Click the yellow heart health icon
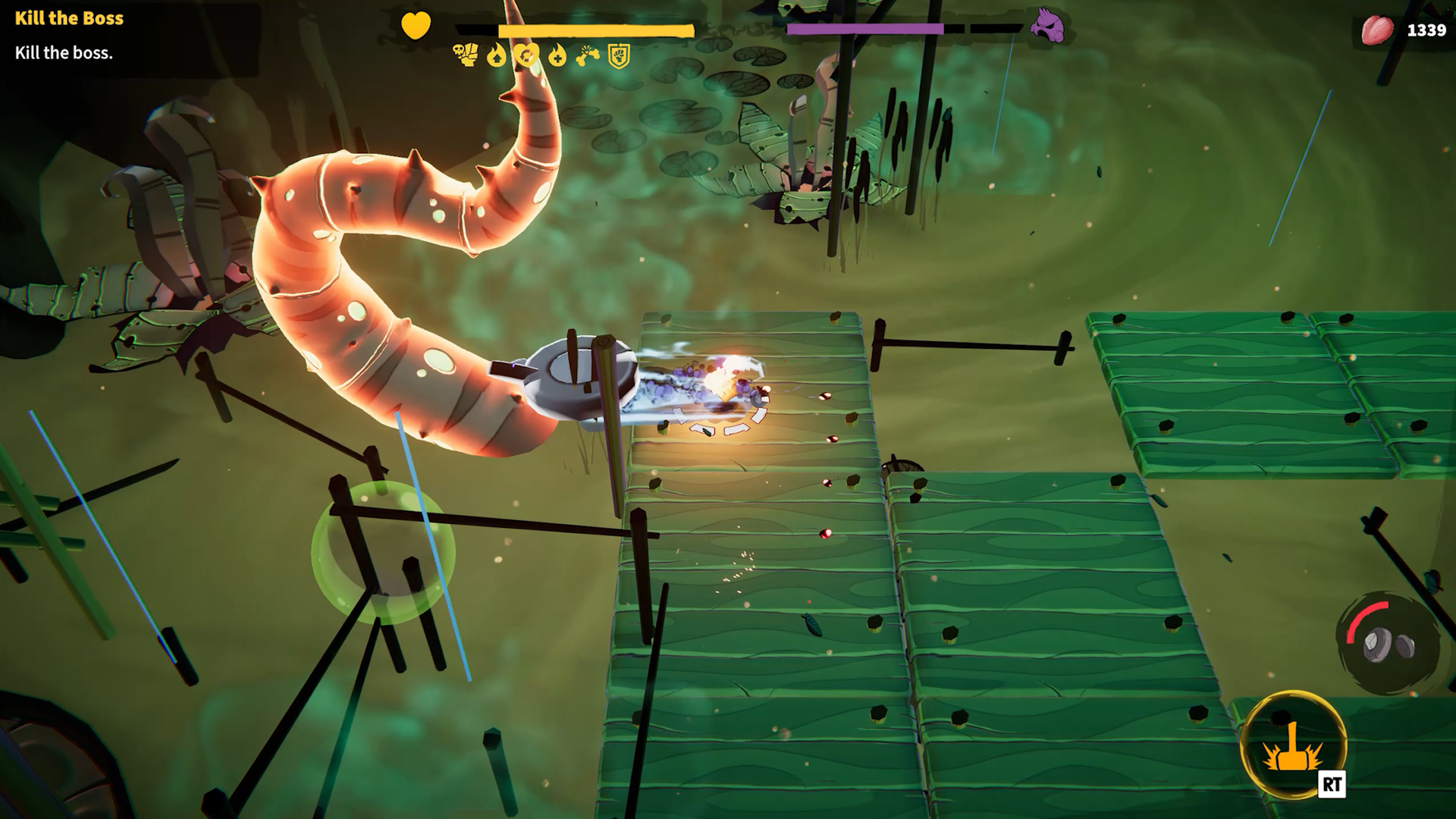Viewport: 1456px width, 819px height. coord(416,26)
